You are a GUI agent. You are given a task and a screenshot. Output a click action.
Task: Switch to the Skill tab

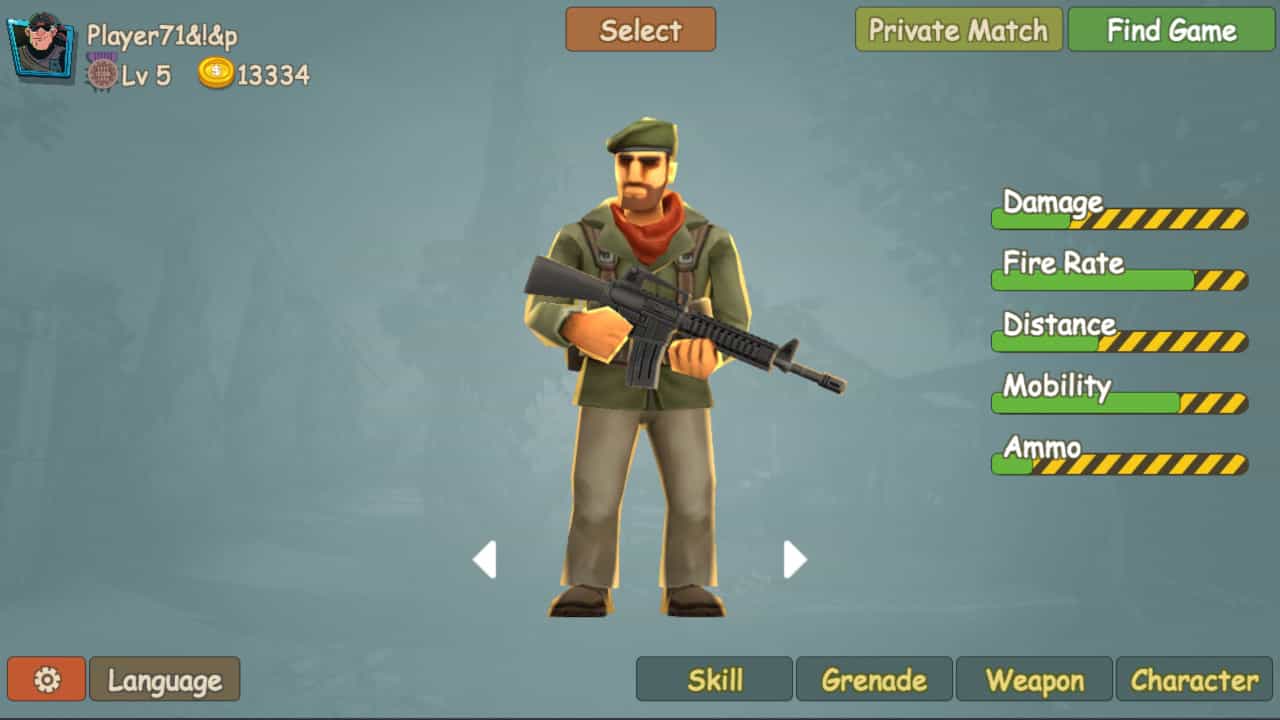coord(714,679)
